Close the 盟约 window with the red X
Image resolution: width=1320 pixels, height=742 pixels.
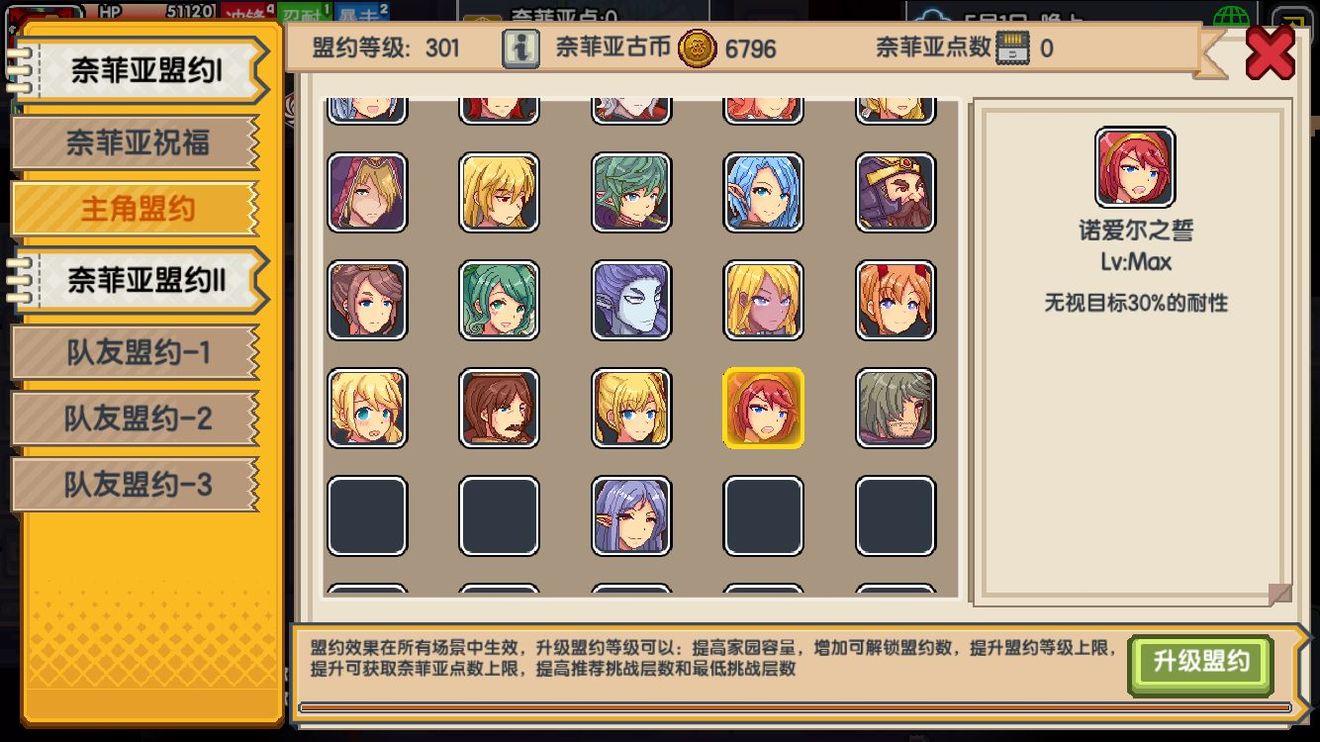[1271, 55]
